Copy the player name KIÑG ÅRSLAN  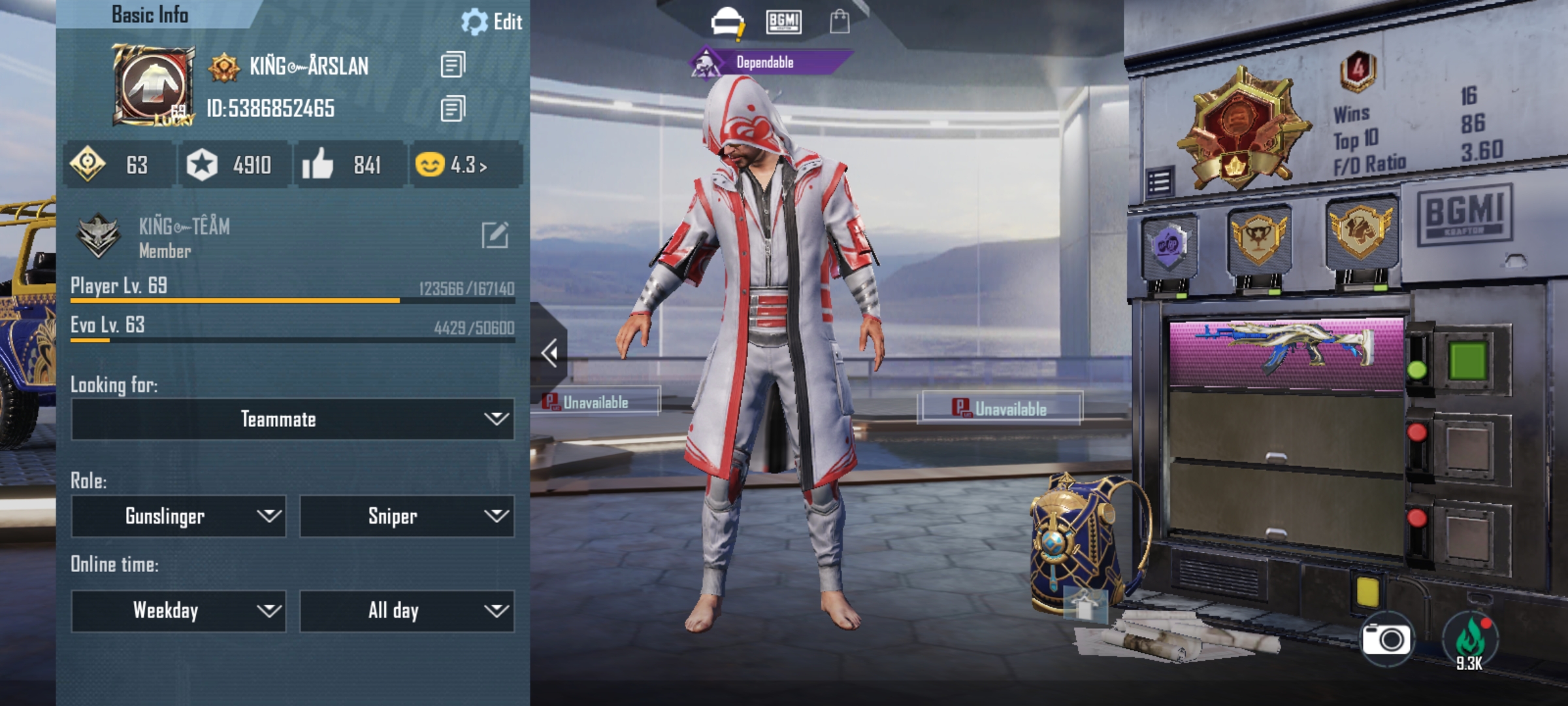453,65
